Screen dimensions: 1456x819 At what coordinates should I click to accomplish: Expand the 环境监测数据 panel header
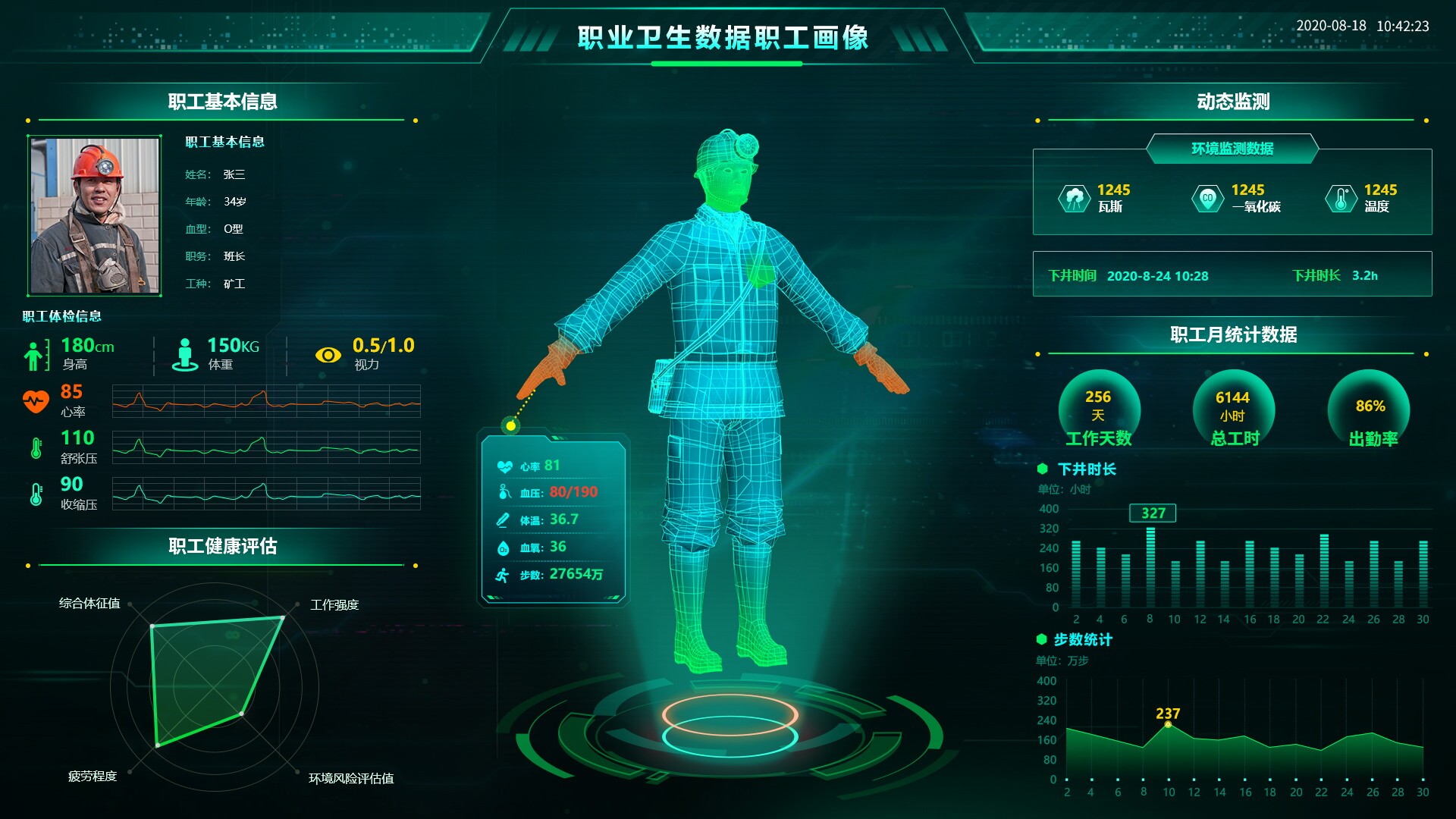pyautogui.click(x=1232, y=149)
